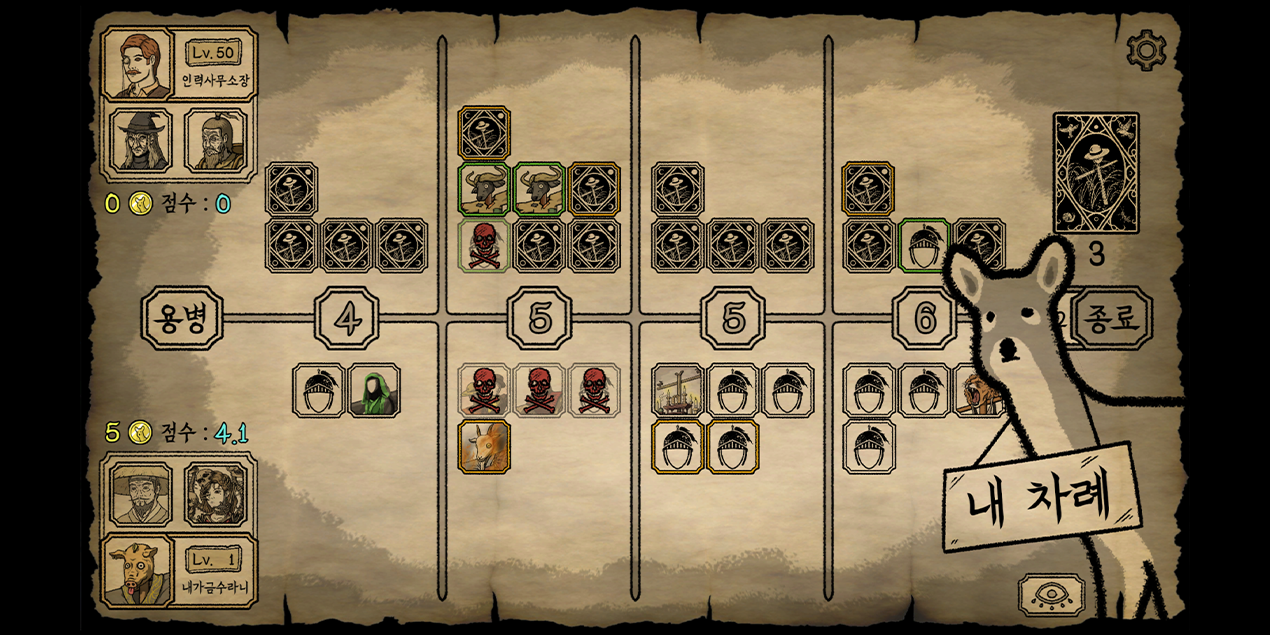Select the opponent's bearded old warrior portrait

click(x=215, y=140)
